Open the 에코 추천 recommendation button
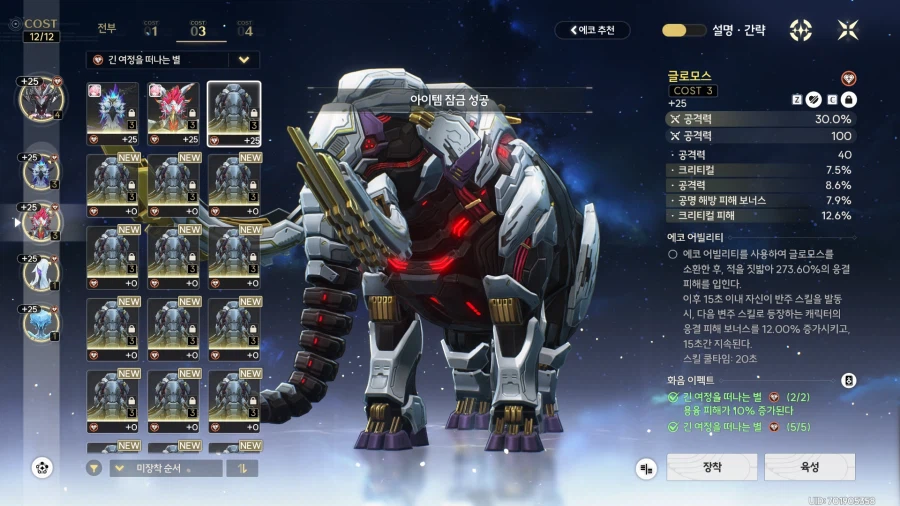Viewport: 900px width, 506px height. [x=593, y=30]
